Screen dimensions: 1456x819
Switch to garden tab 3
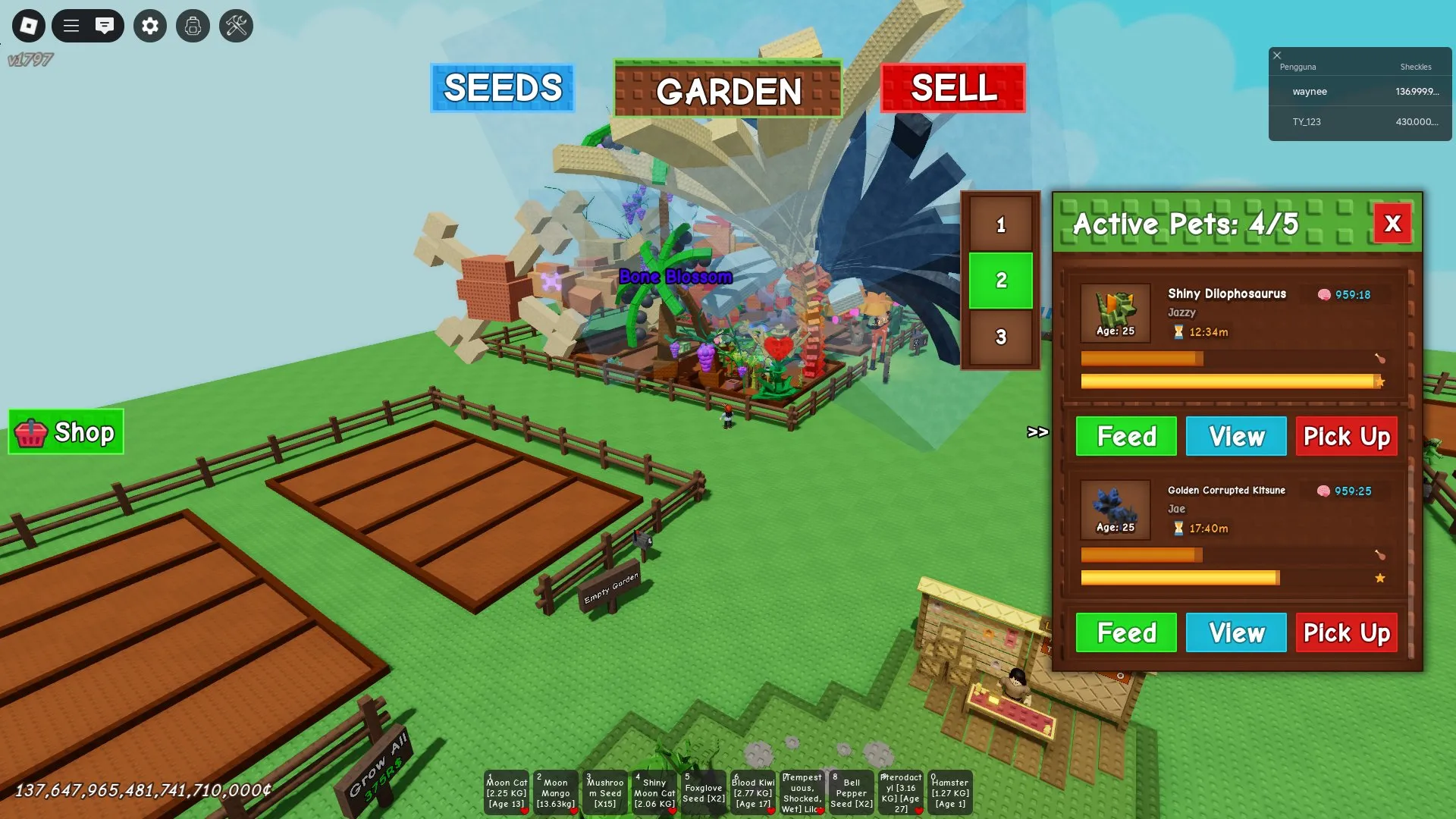[1001, 339]
